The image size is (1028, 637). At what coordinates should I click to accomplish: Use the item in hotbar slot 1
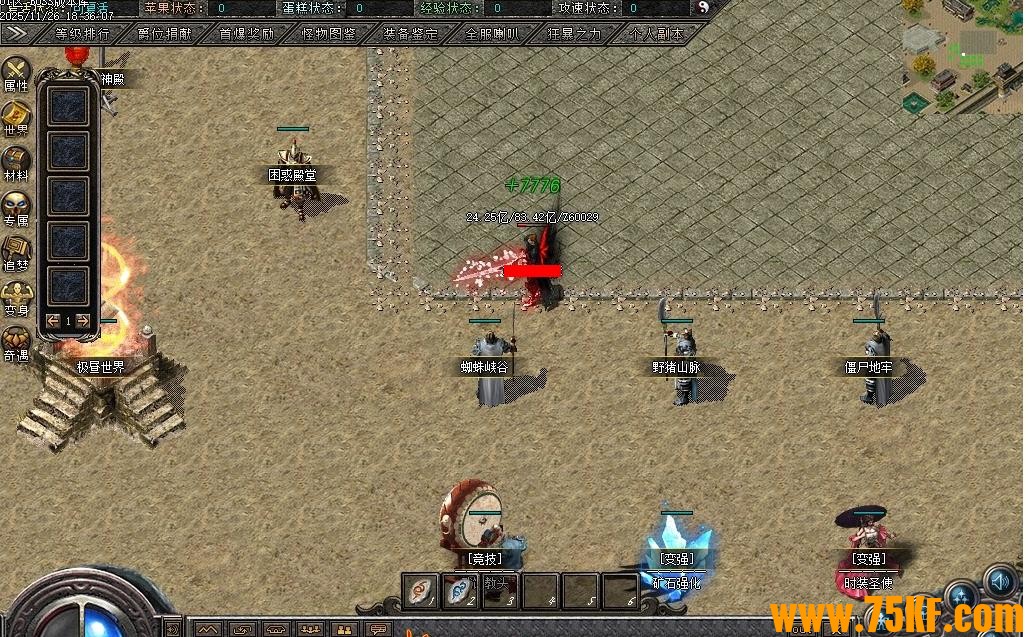click(x=422, y=590)
